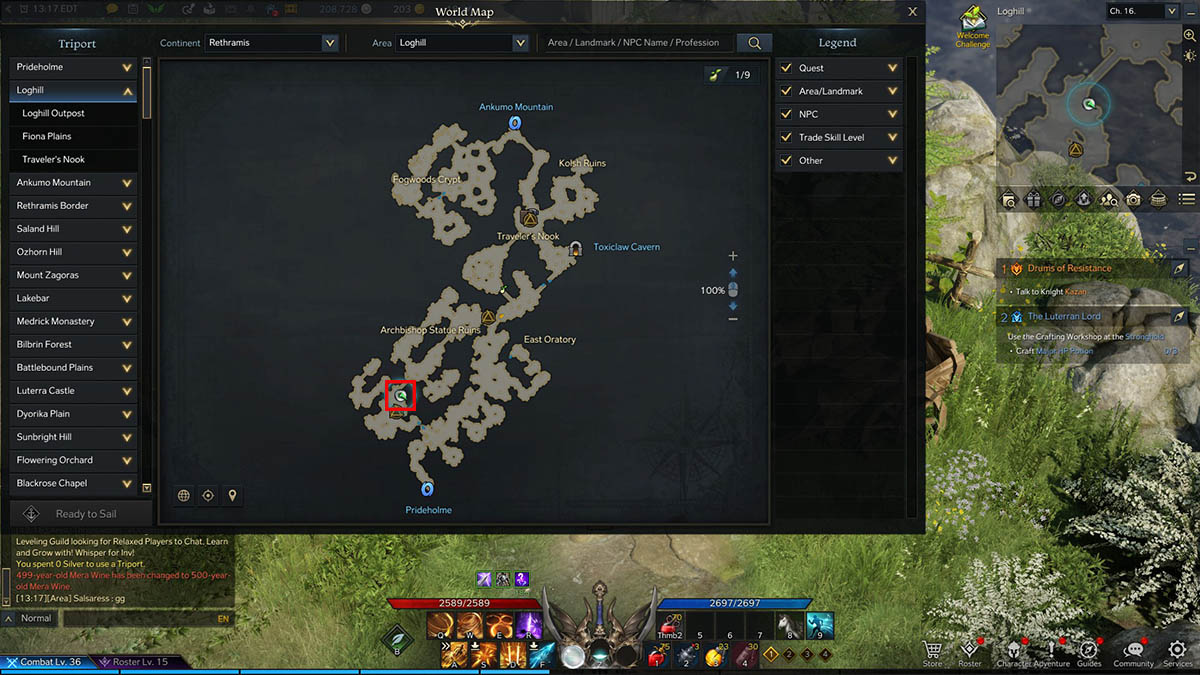Click the Ready to Sail button
Image resolution: width=1200 pixels, height=675 pixels.
tap(80, 514)
